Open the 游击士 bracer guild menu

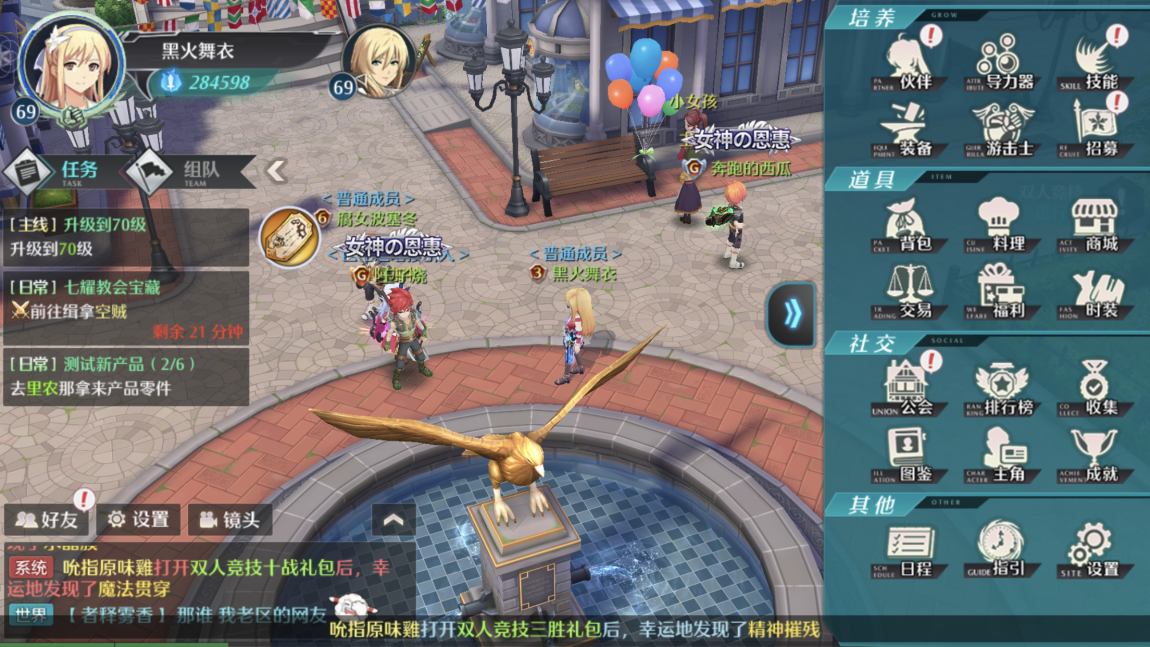click(x=1002, y=130)
